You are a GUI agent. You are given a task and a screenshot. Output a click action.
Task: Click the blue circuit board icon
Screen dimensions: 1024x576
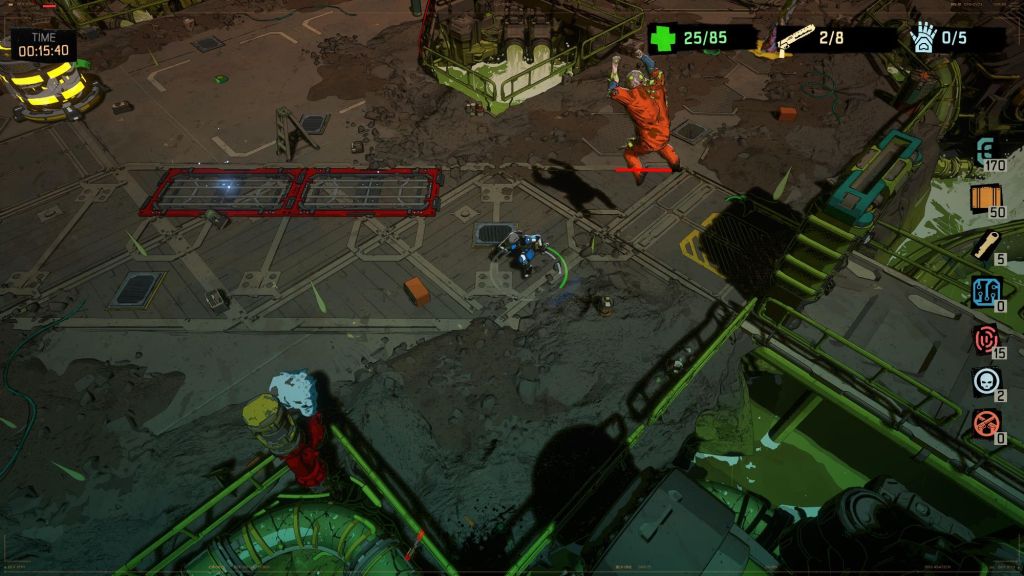[x=987, y=292]
